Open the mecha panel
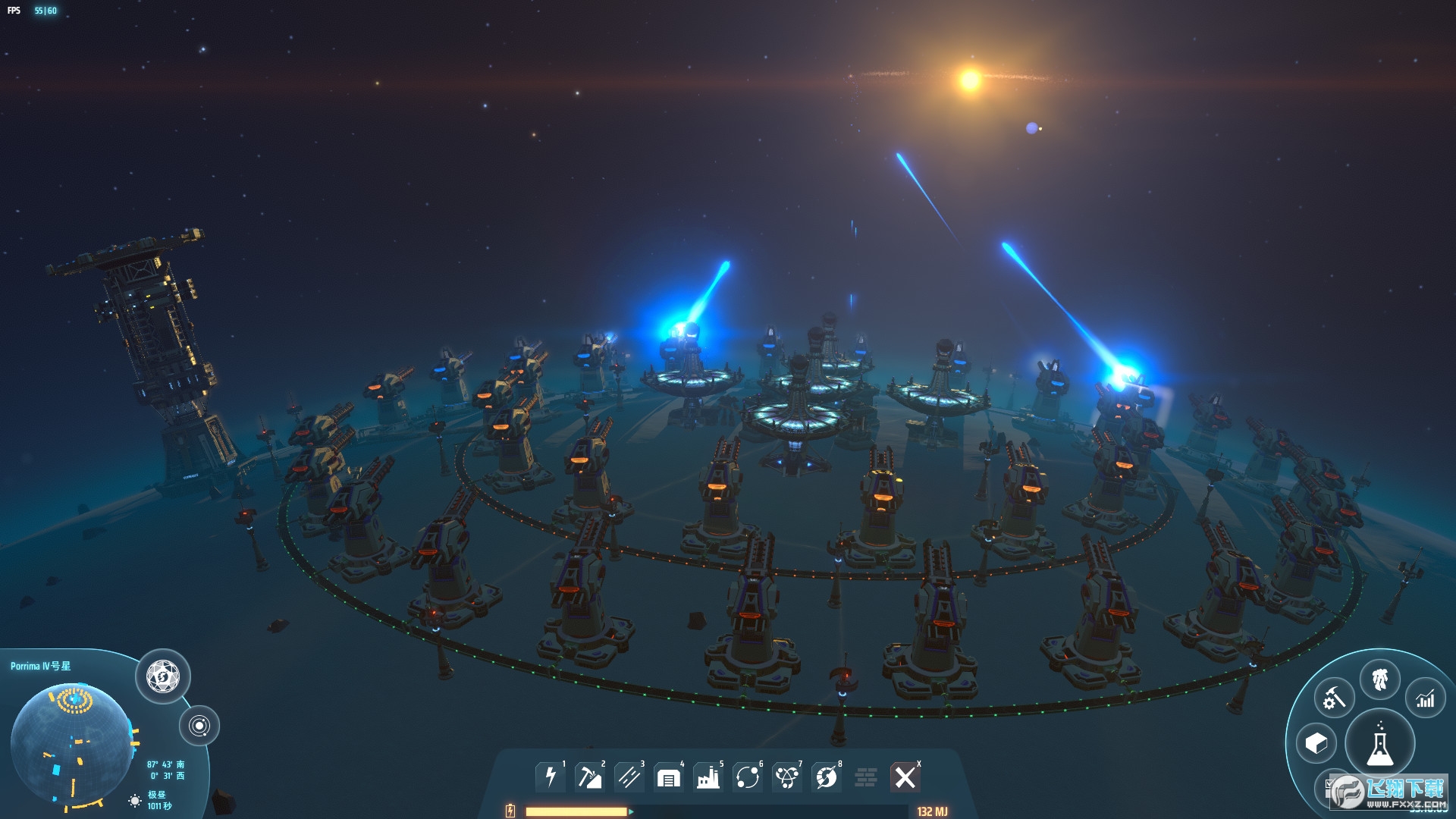Screen dimensions: 1456x819 pos(1379,679)
